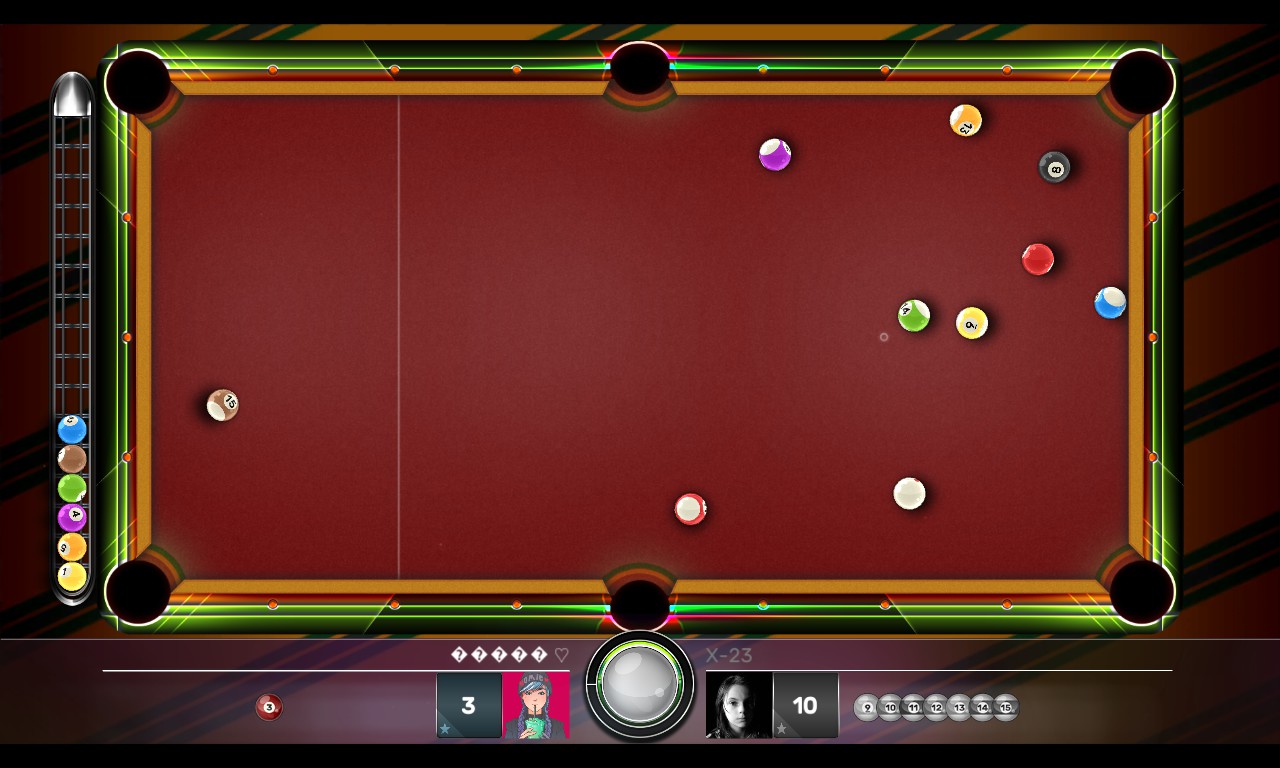Select the orange 13 ball near top right pocket
The height and width of the screenshot is (768, 1280).
pos(964,120)
